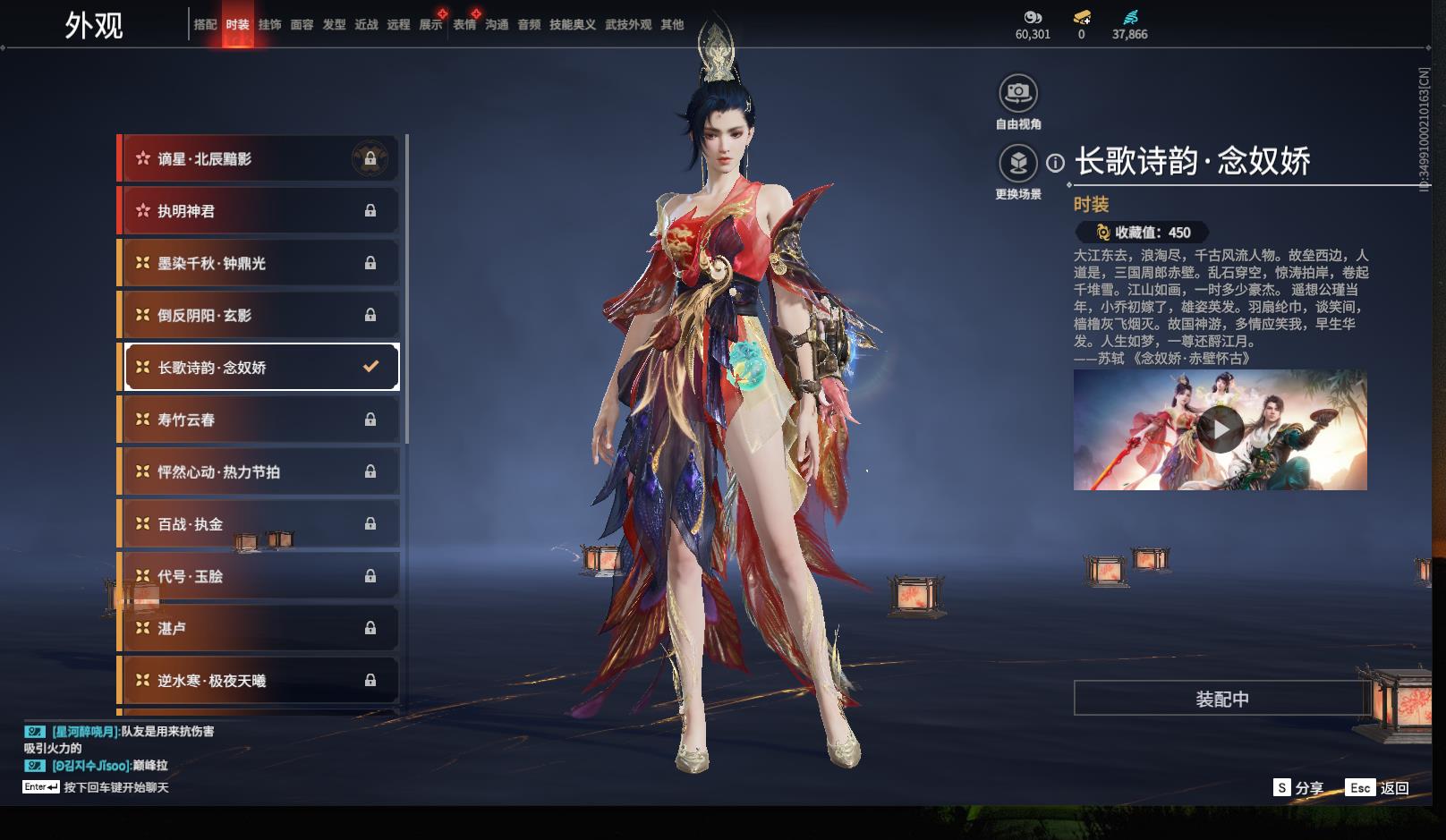The height and width of the screenshot is (840, 1446).
Task: Pick the 湛卢 outfit row
Action: (259, 628)
